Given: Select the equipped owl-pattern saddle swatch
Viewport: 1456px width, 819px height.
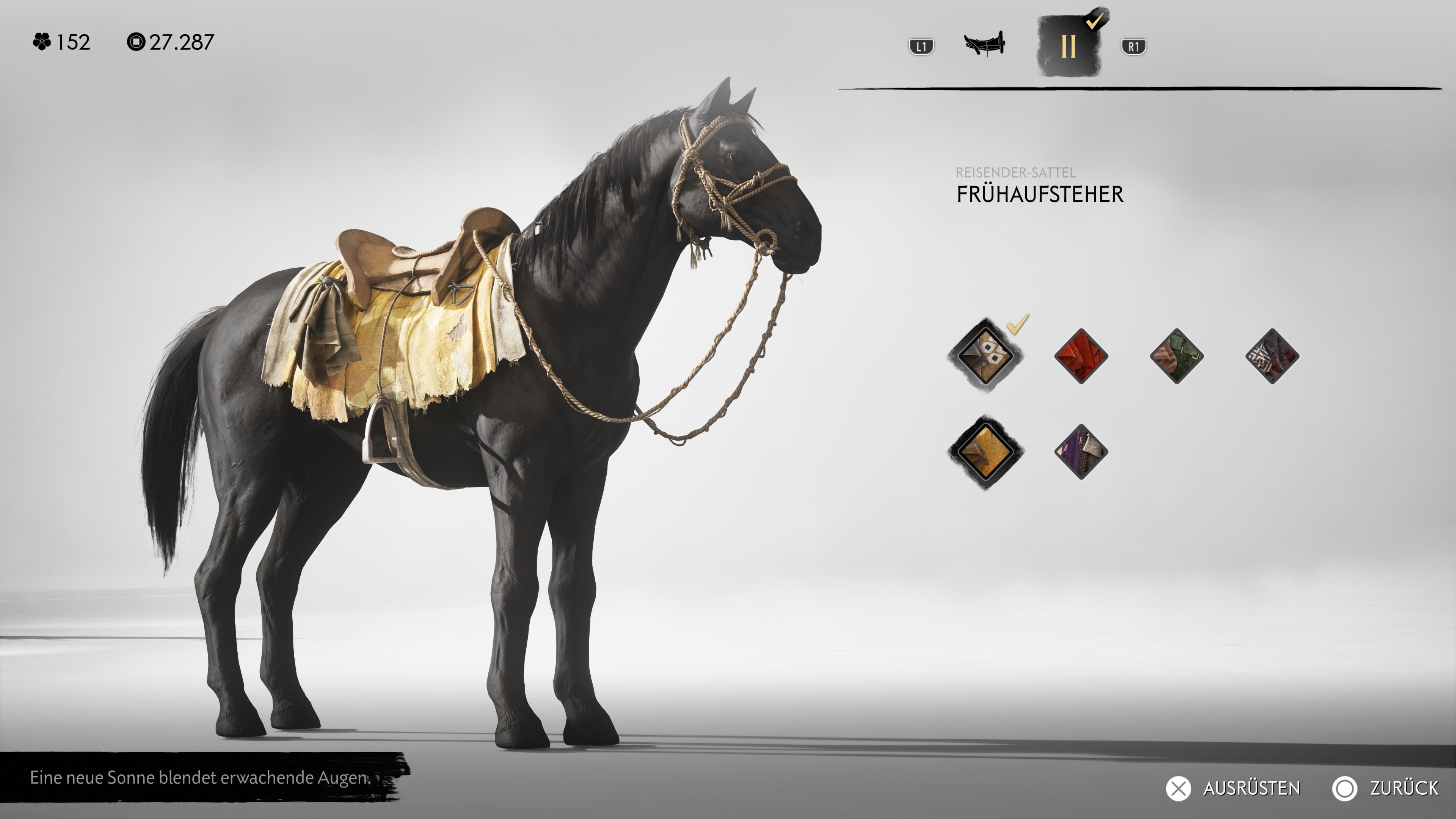Looking at the screenshot, I should point(985,356).
